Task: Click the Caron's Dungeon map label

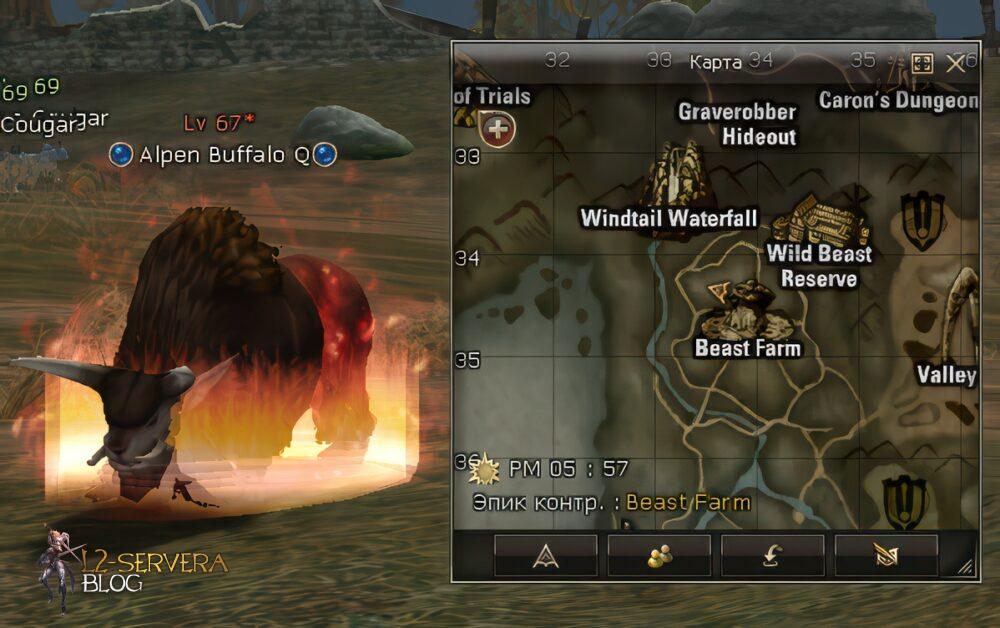Action: (898, 100)
